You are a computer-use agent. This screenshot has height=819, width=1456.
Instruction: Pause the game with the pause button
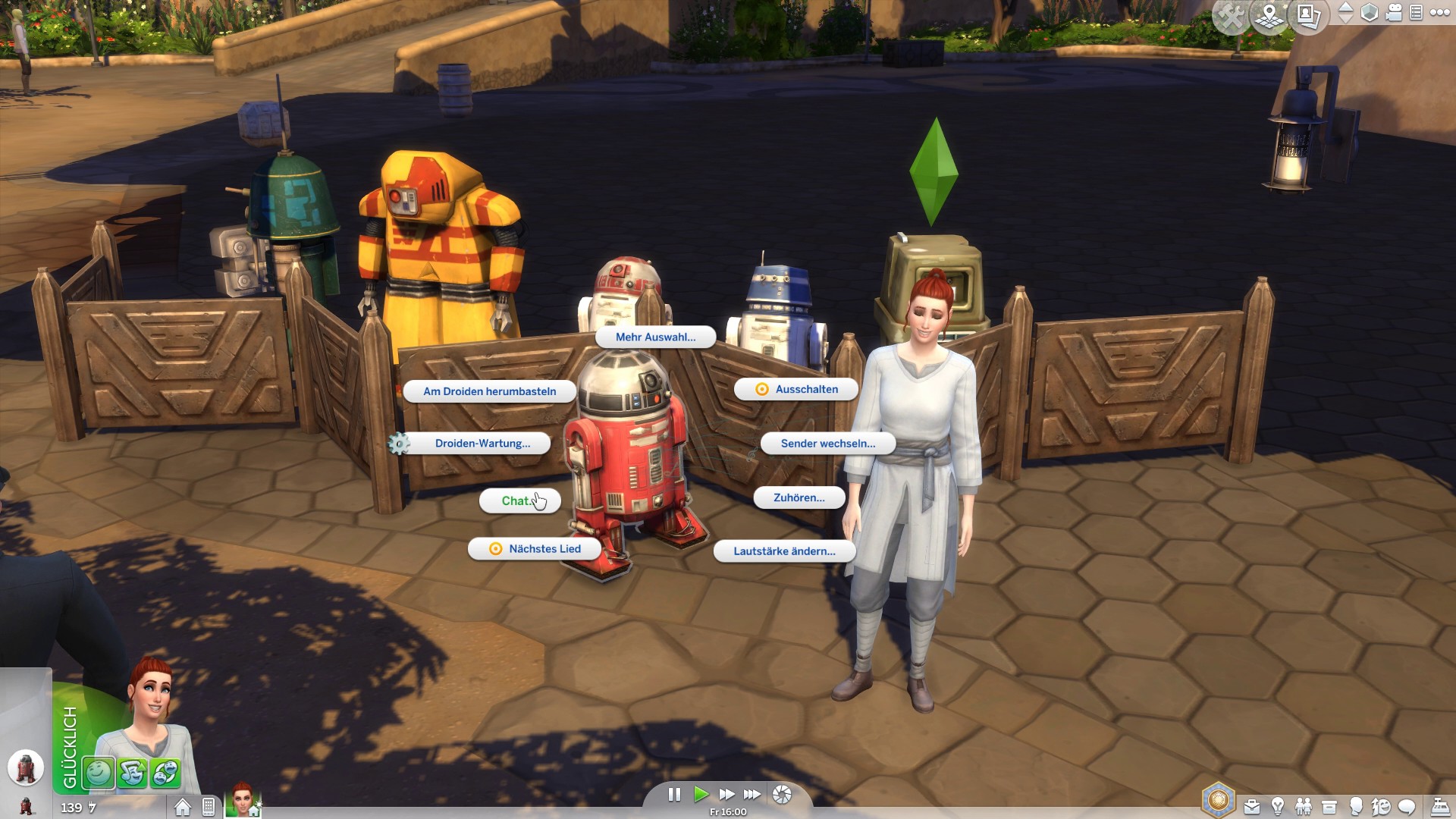pos(673,794)
